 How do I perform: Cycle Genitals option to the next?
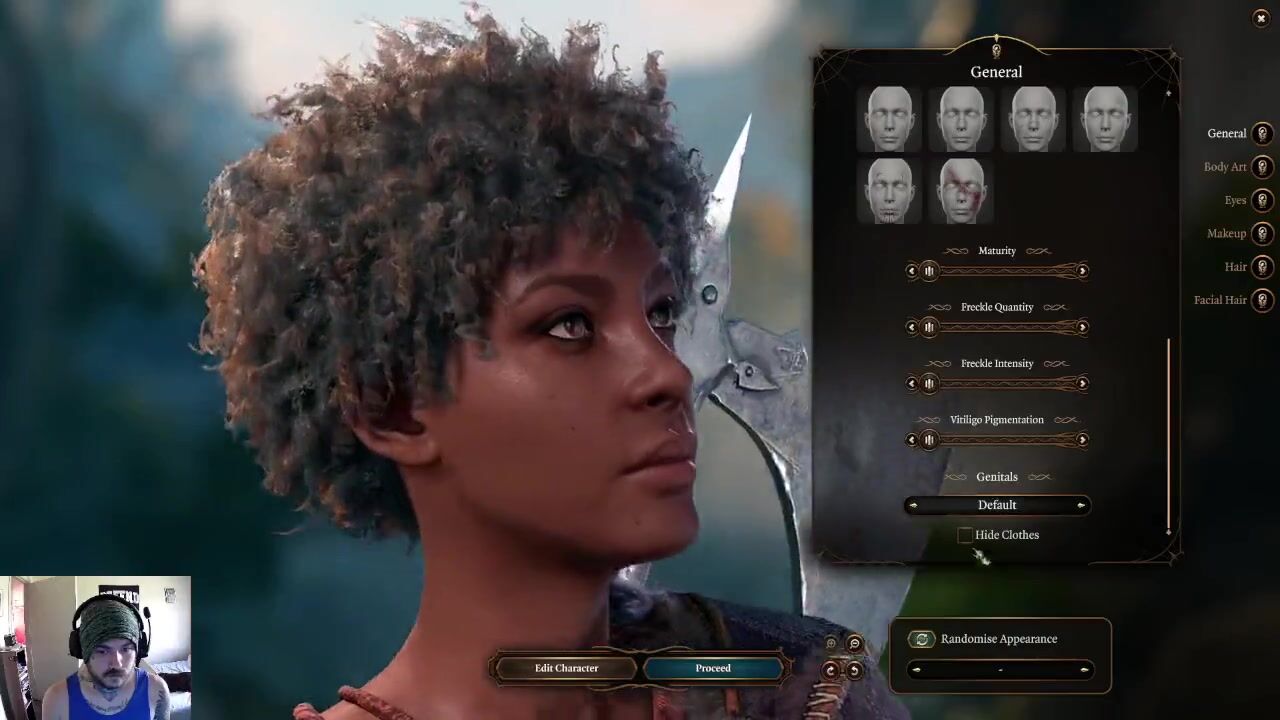(x=1081, y=505)
